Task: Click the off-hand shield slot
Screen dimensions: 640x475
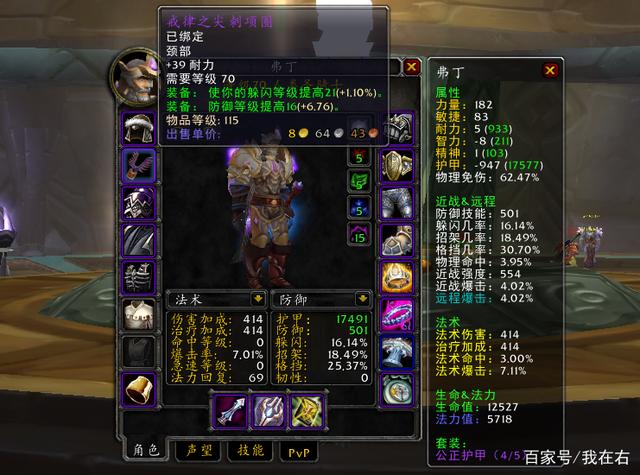Action: click(x=268, y=408)
